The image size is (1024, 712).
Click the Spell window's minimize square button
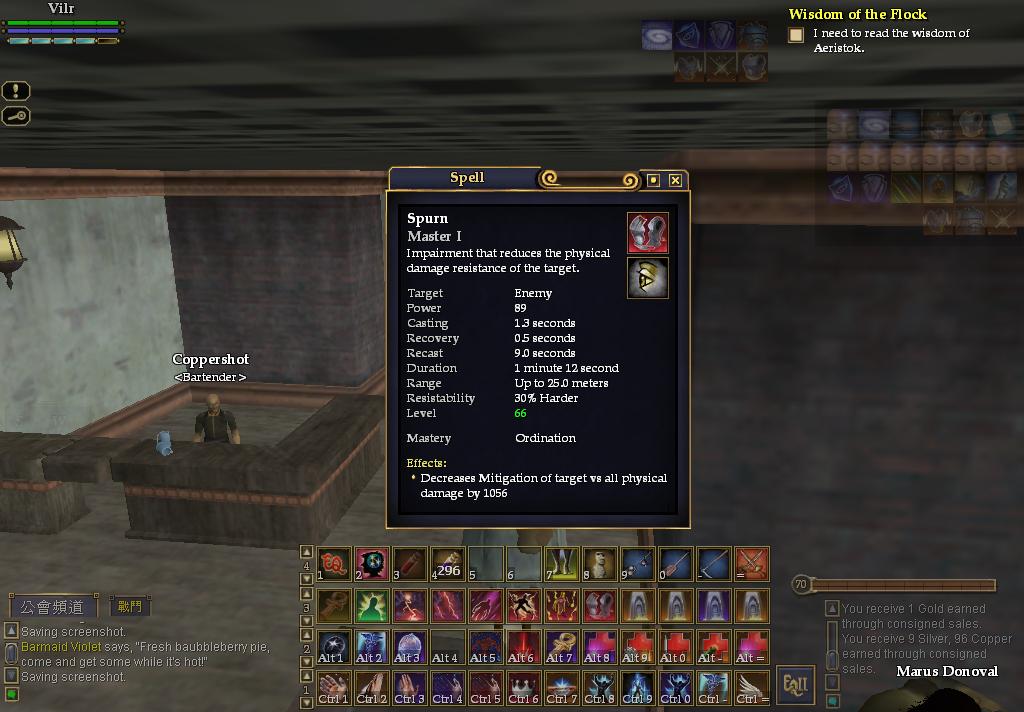[653, 180]
